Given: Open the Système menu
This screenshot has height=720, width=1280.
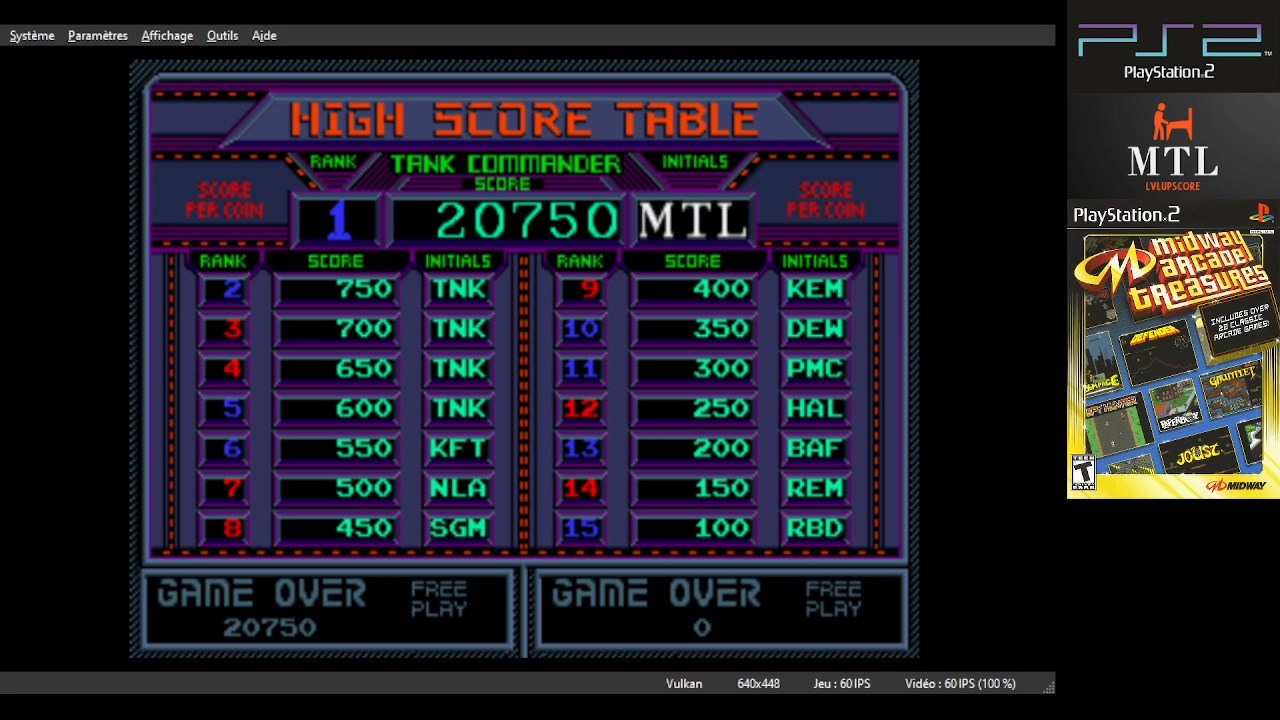Looking at the screenshot, I should [31, 35].
